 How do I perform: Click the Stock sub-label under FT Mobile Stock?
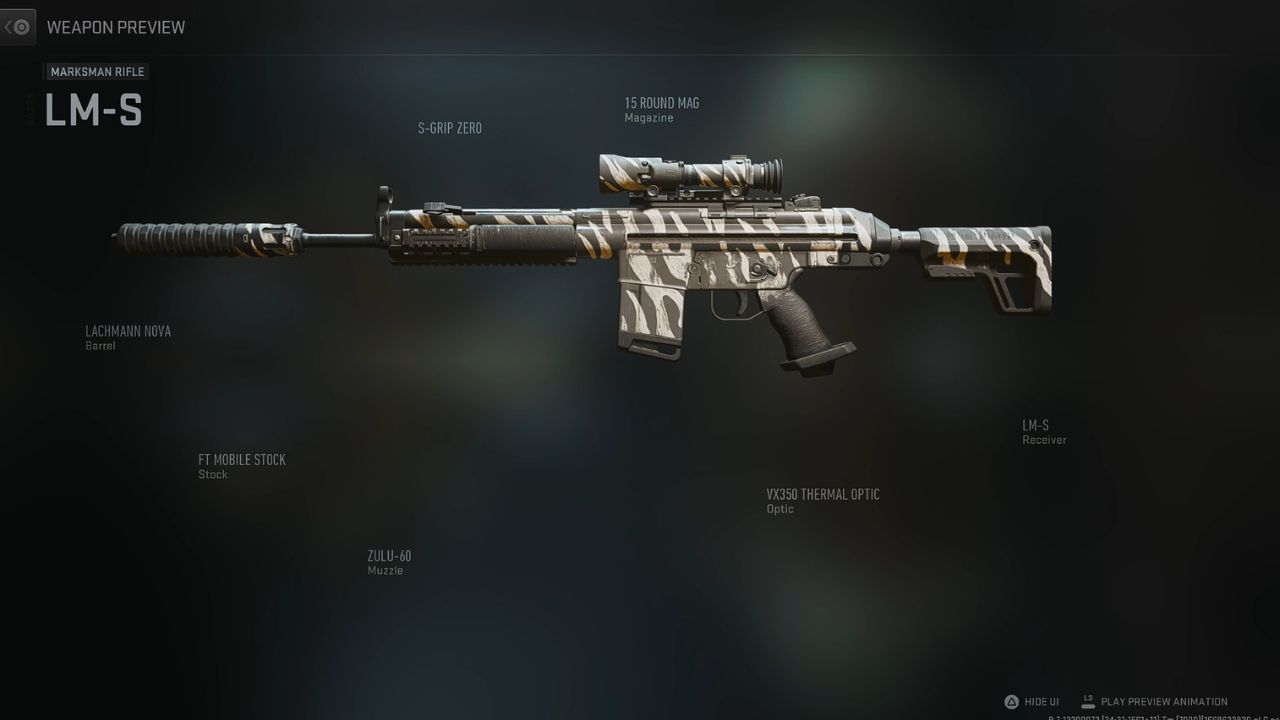(212, 474)
